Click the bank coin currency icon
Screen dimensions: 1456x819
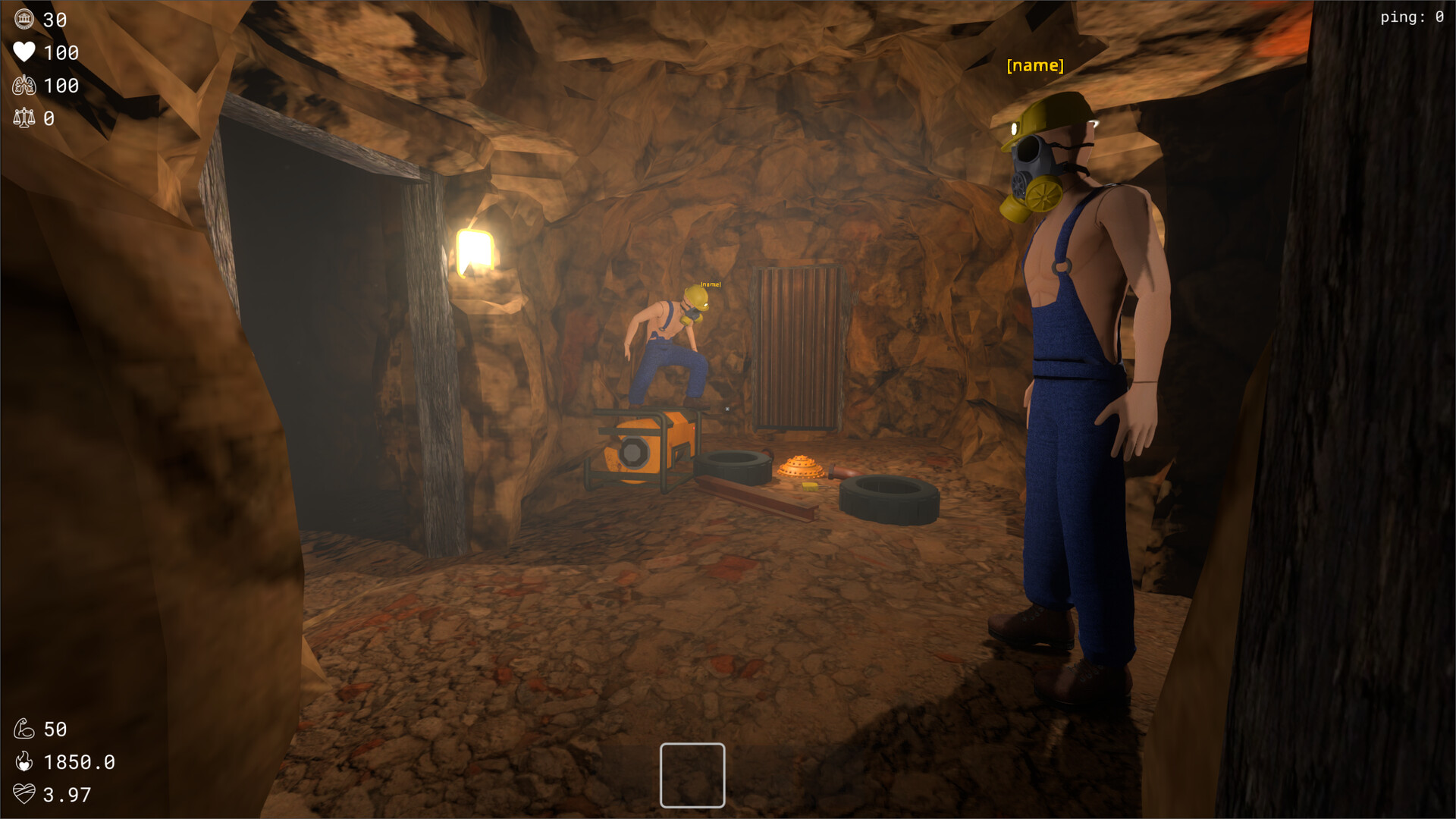[x=24, y=20]
